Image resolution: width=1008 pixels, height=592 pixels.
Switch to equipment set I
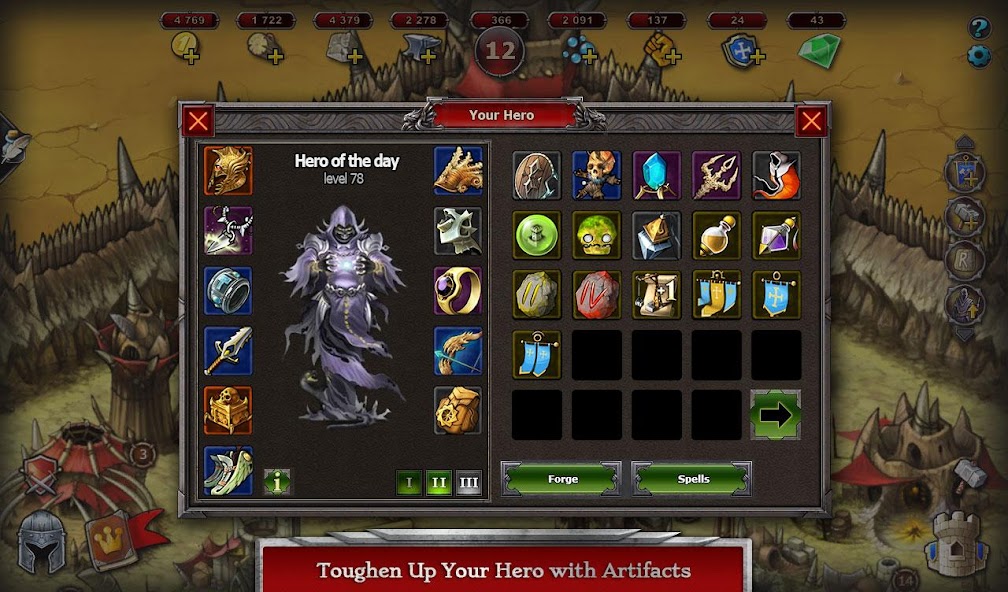coord(408,483)
